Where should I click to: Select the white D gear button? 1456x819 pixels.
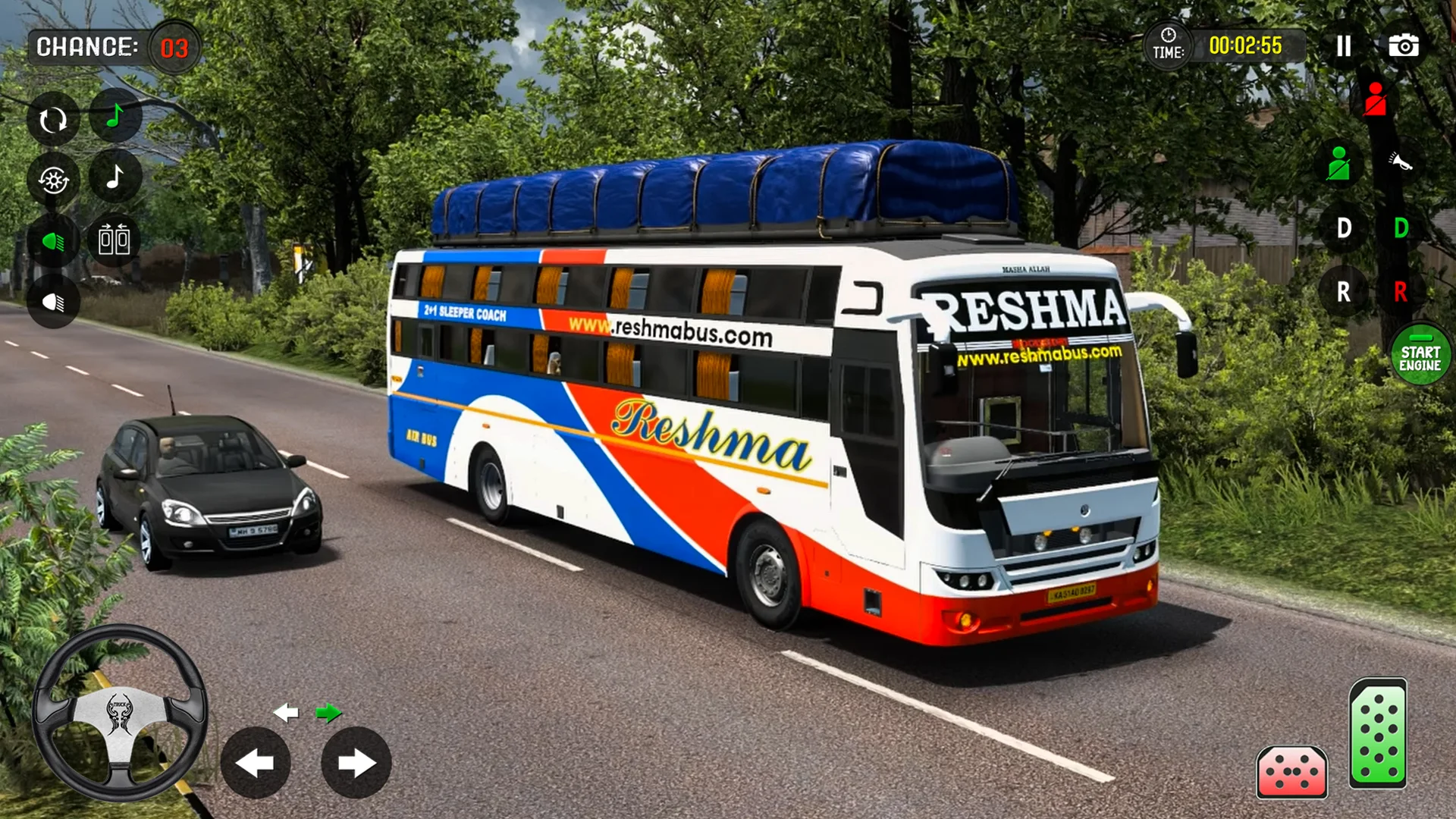pos(1344,227)
